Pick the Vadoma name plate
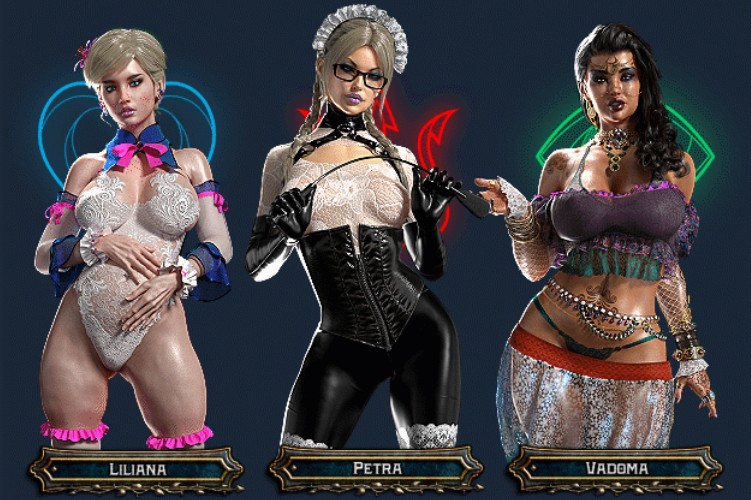Viewport: 751px width, 500px height. click(615, 469)
